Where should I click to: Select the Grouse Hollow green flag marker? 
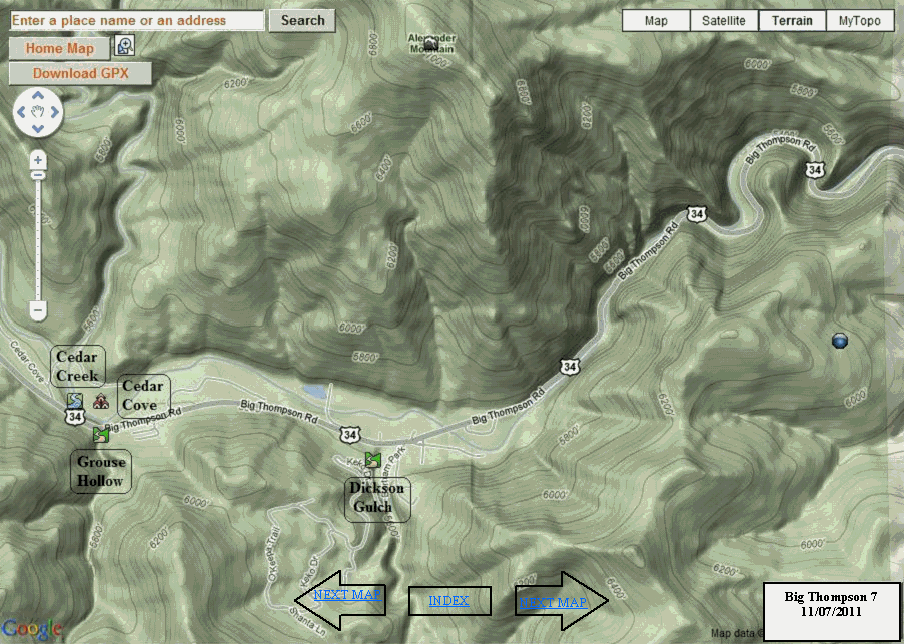click(x=100, y=435)
